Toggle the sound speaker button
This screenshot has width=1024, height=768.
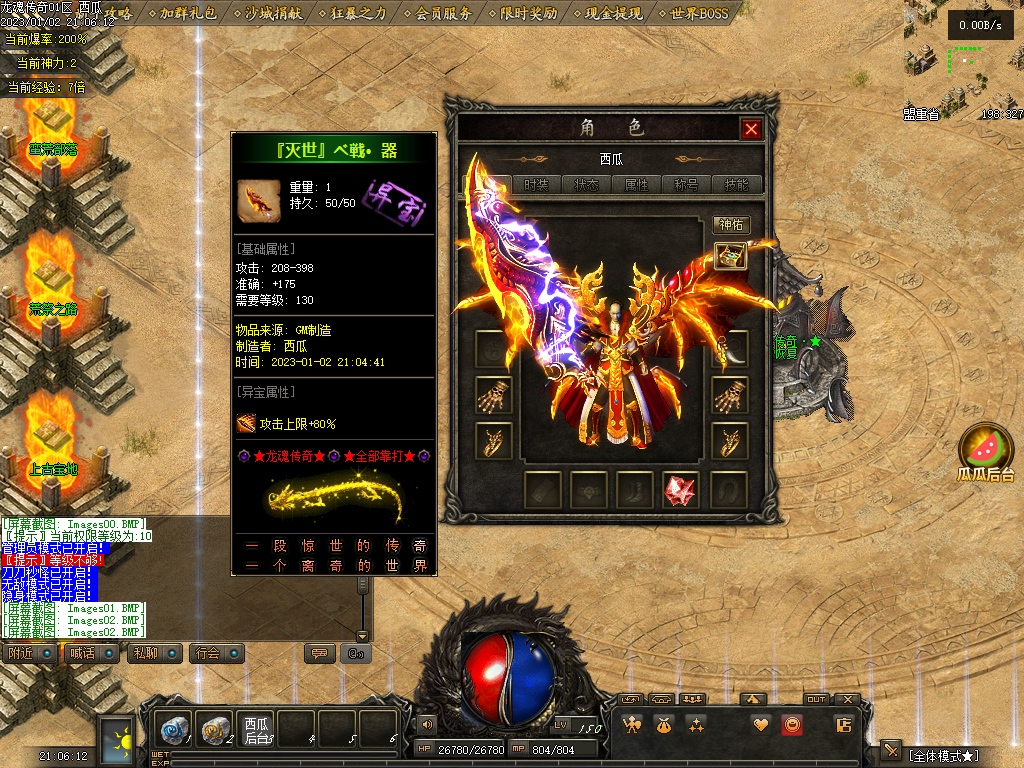428,724
